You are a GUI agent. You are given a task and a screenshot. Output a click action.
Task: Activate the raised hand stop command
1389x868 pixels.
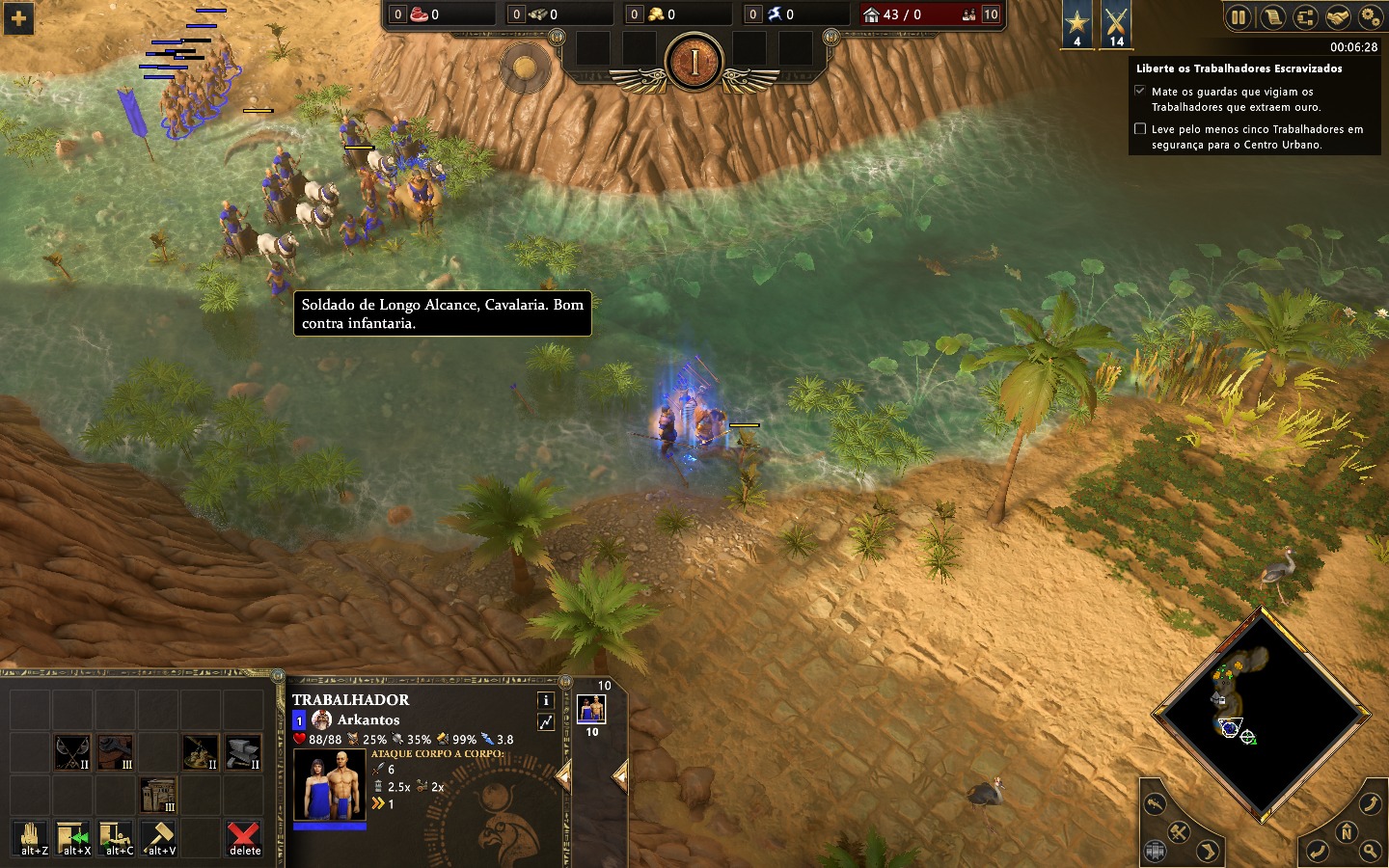click(x=31, y=837)
